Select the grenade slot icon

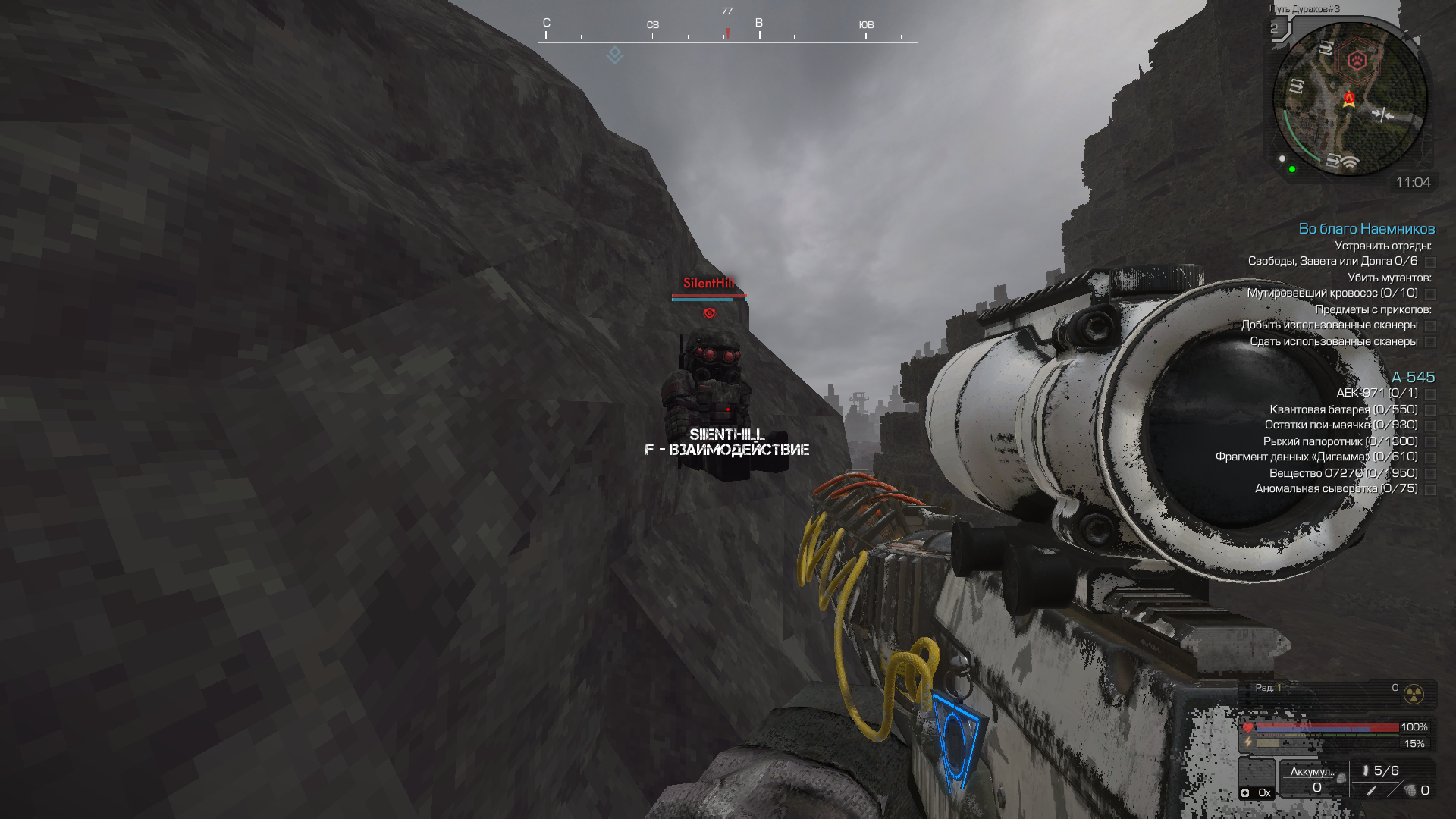pyautogui.click(x=1410, y=791)
